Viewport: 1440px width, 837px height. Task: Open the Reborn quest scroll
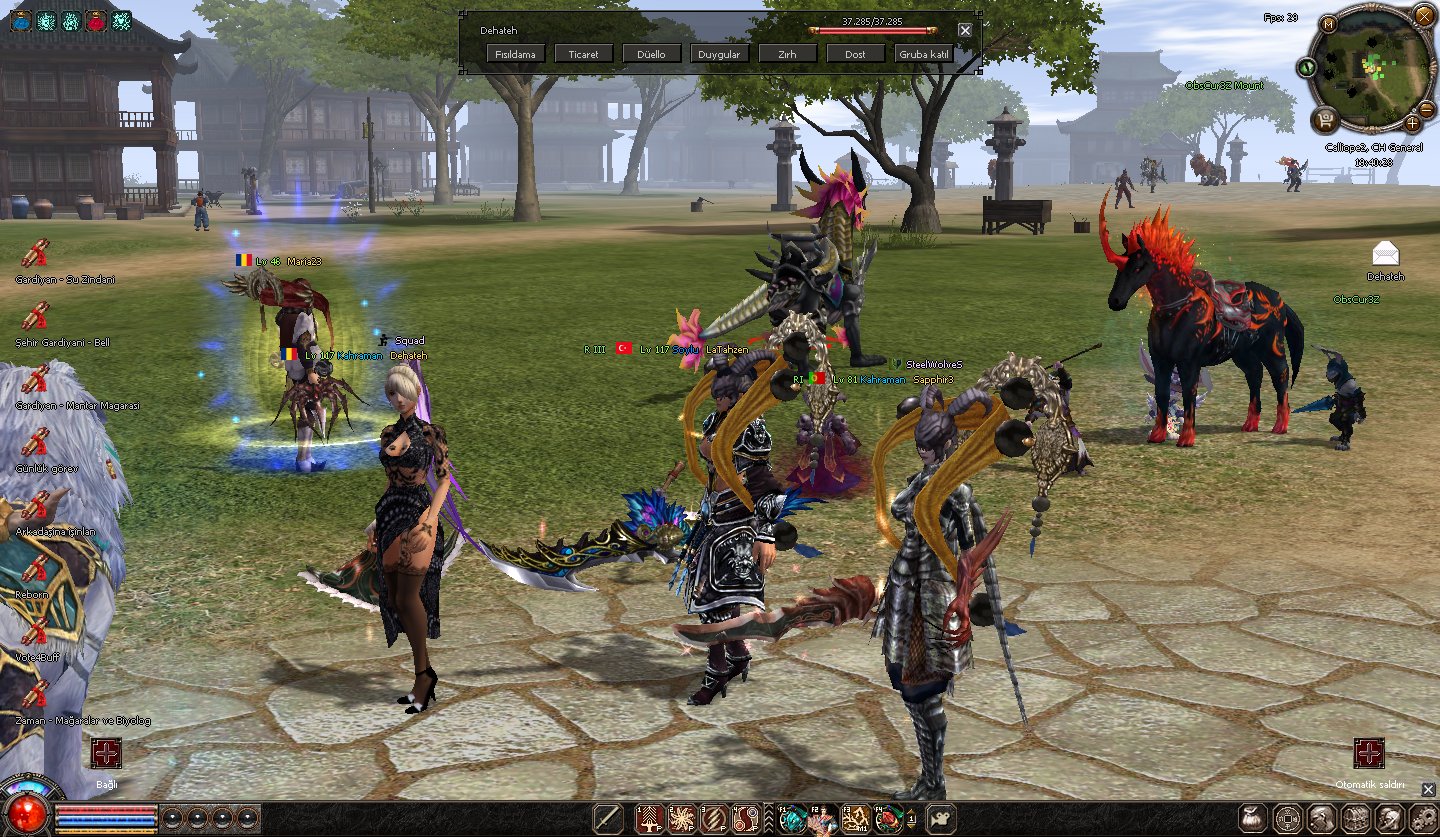tap(36, 570)
